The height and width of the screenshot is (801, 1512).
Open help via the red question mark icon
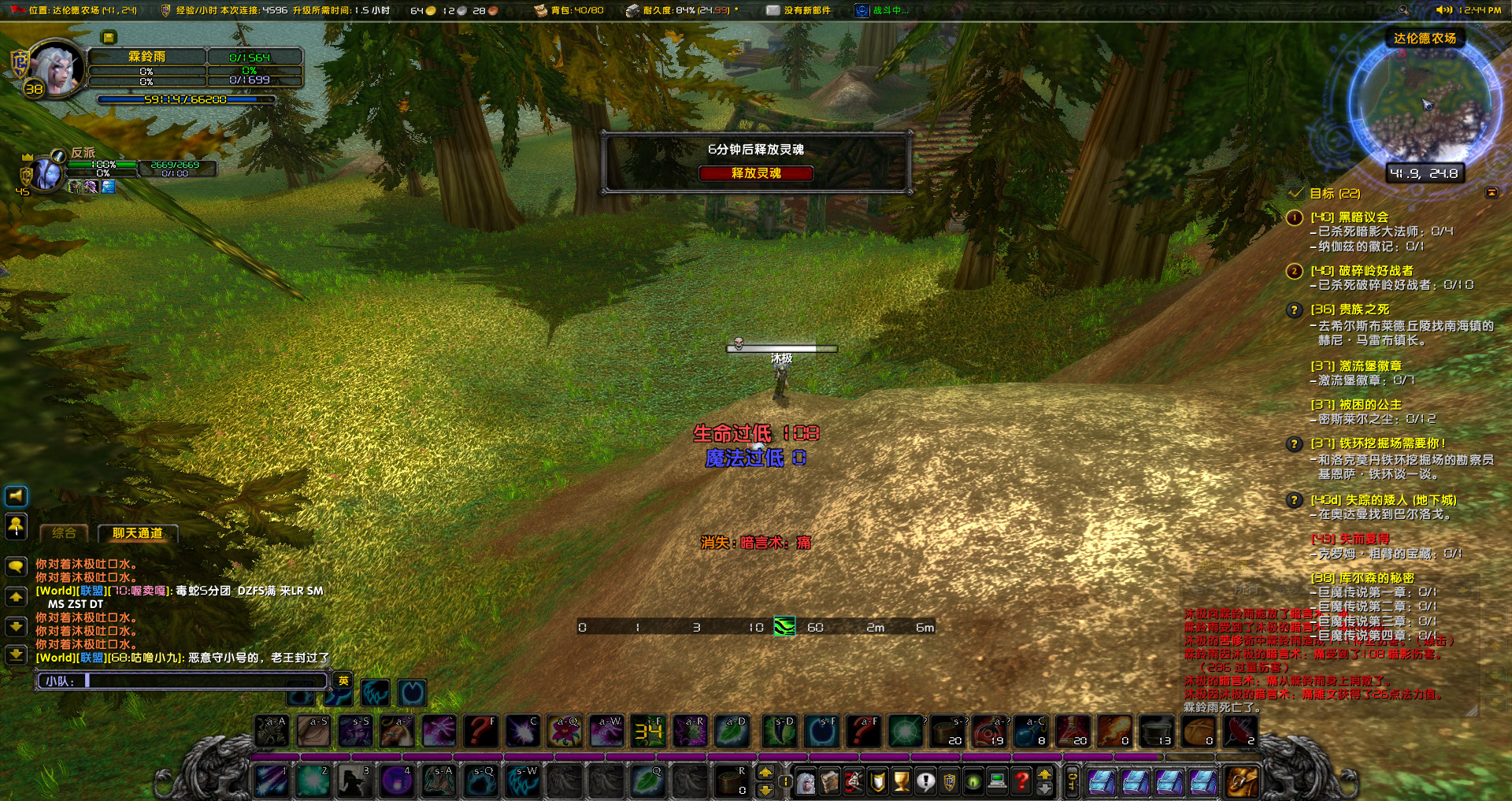tap(1021, 784)
